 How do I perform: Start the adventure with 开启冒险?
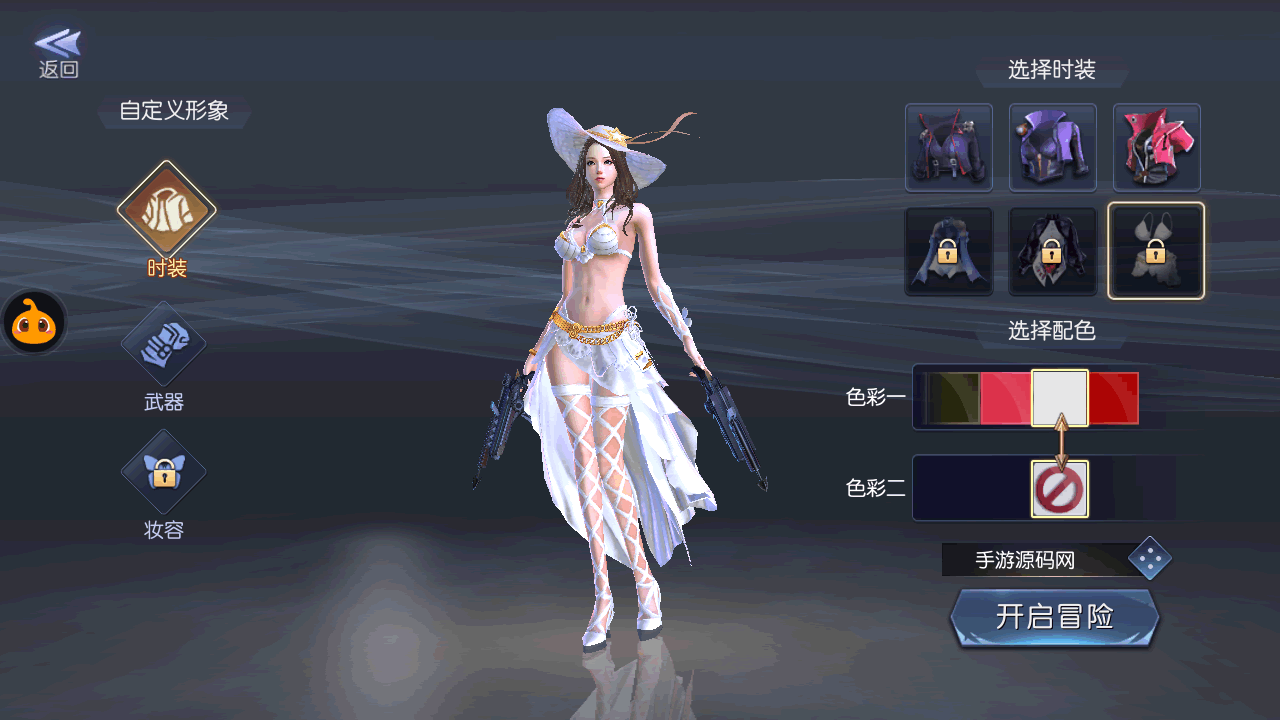click(x=1054, y=617)
